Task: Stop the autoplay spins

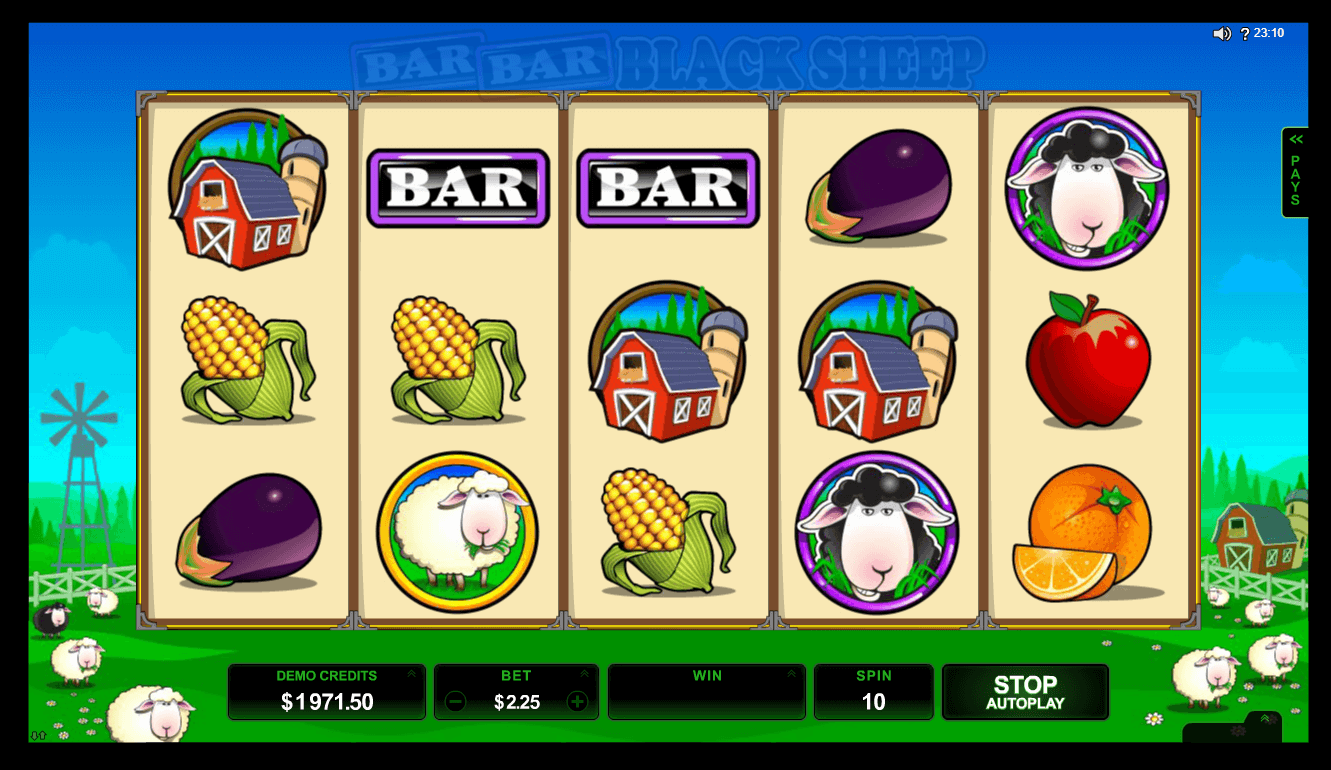Action: (x=1025, y=692)
